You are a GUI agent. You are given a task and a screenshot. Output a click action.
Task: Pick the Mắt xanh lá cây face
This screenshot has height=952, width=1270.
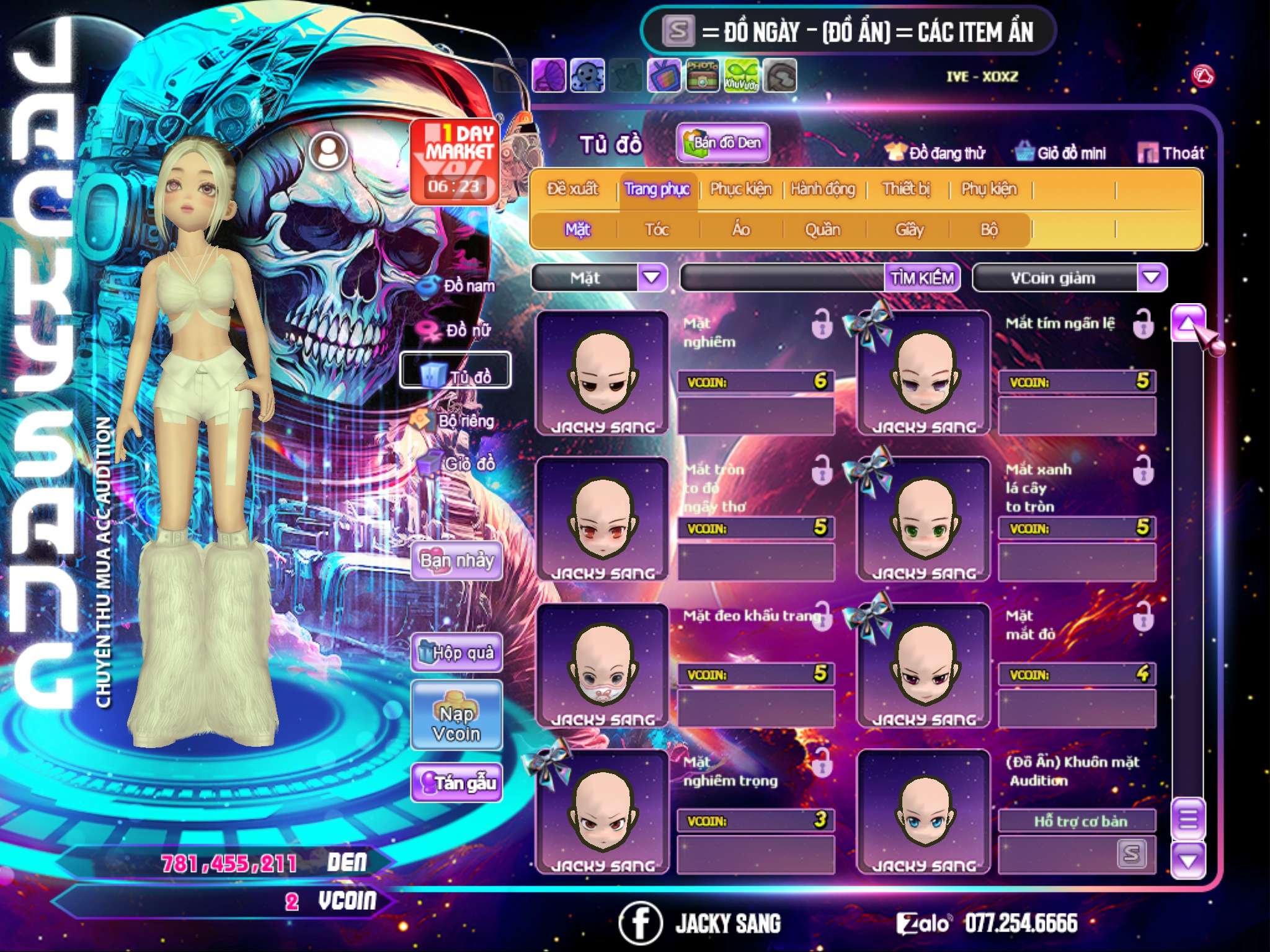[924, 519]
